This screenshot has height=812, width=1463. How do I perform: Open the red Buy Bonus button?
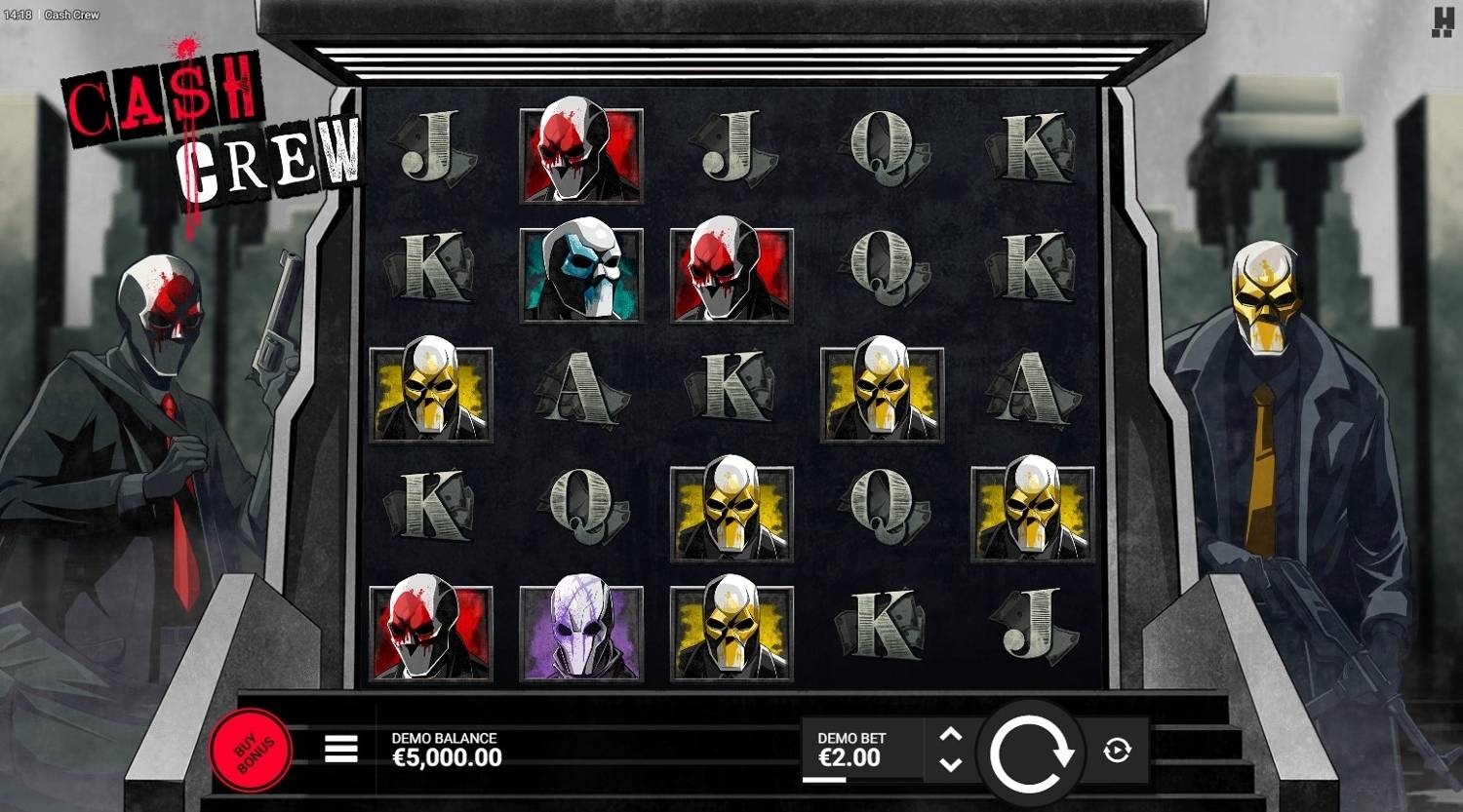click(x=251, y=751)
